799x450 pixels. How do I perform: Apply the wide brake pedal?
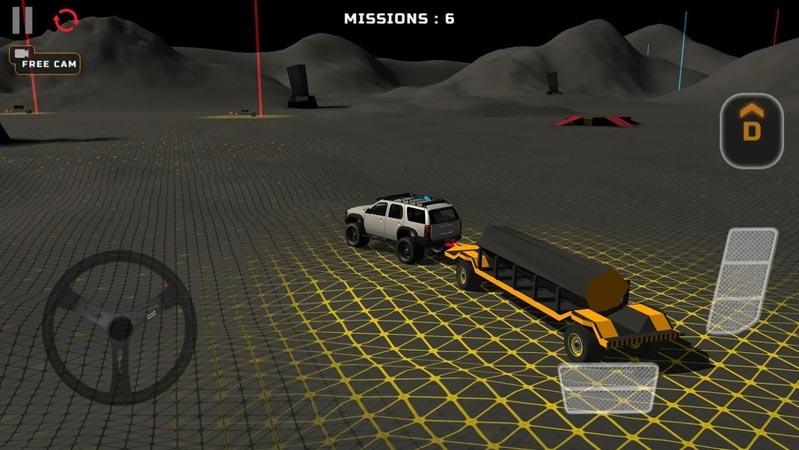607,388
